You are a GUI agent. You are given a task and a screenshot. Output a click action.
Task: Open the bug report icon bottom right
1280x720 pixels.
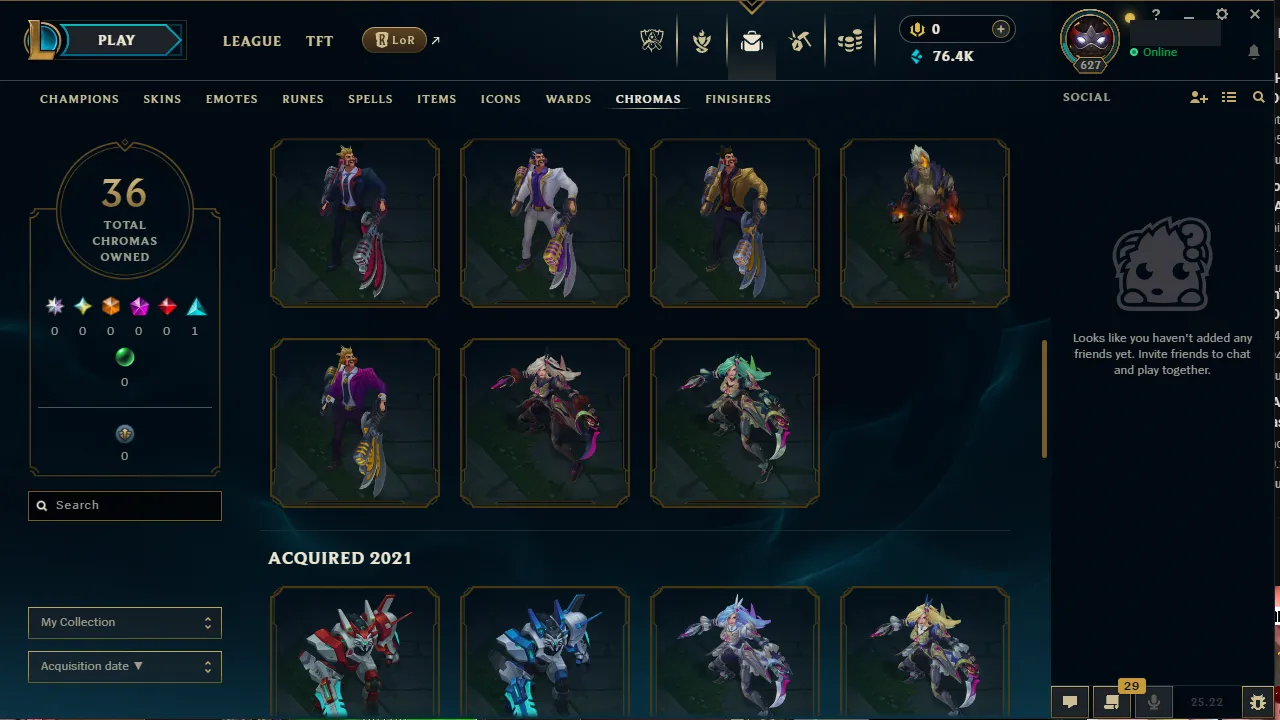click(1258, 701)
